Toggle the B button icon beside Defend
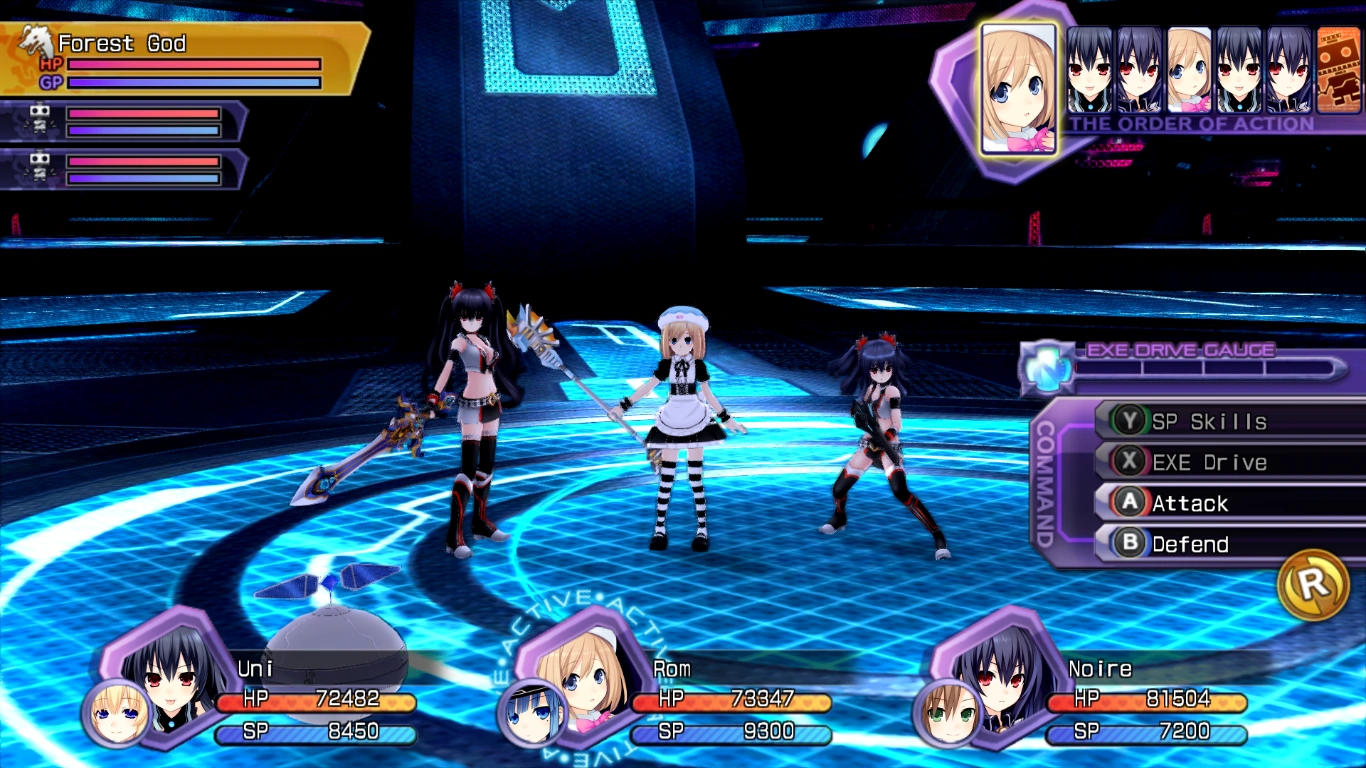Image resolution: width=1366 pixels, height=768 pixels. (1128, 544)
